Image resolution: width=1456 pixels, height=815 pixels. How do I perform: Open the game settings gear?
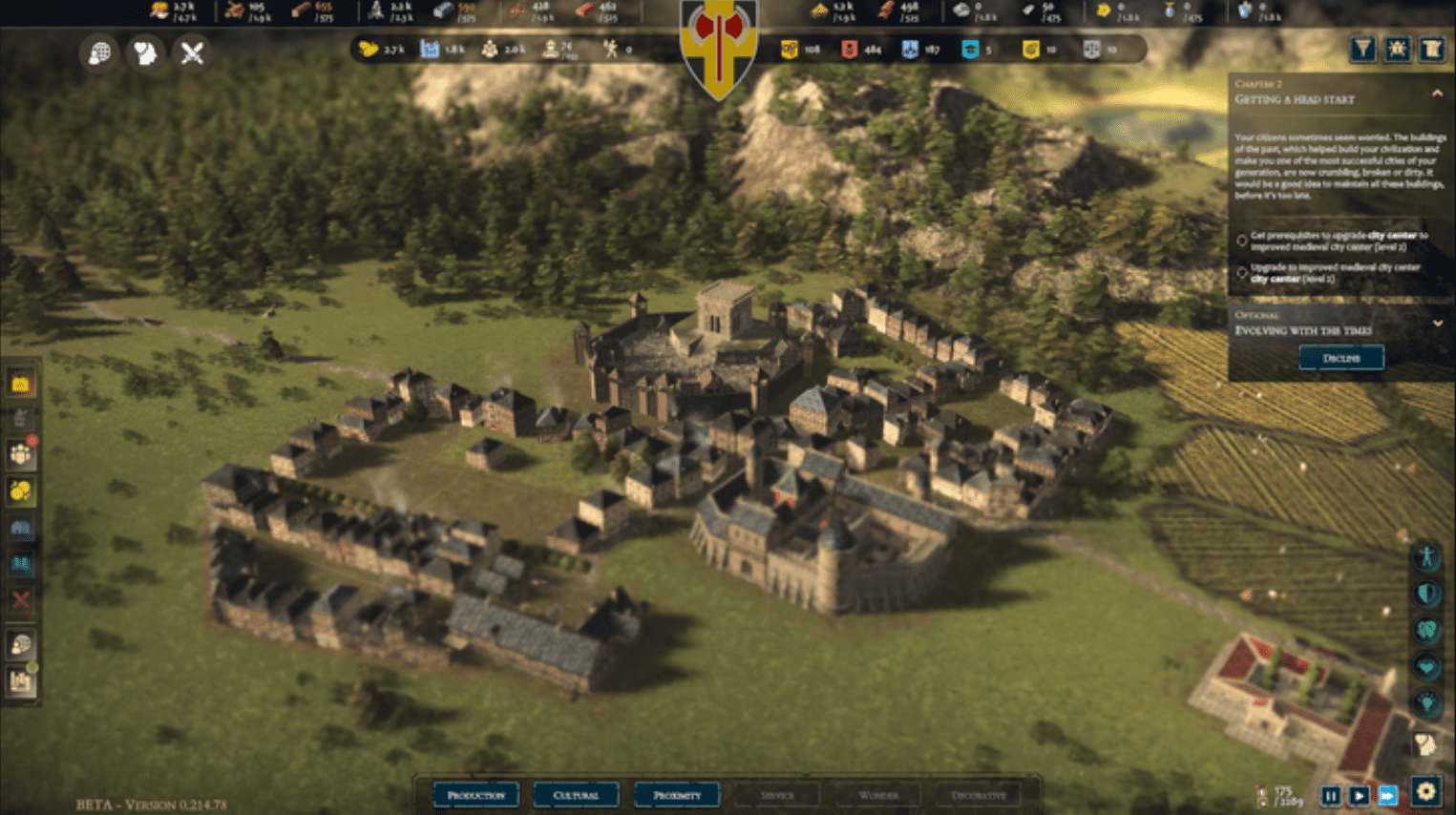pos(1424,791)
